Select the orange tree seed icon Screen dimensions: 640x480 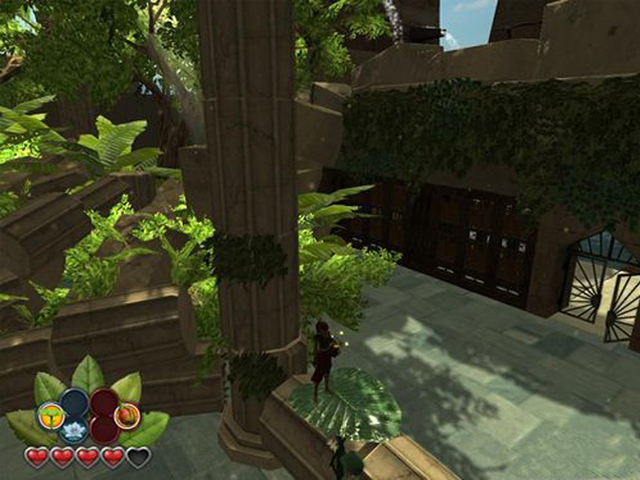coord(50,414)
